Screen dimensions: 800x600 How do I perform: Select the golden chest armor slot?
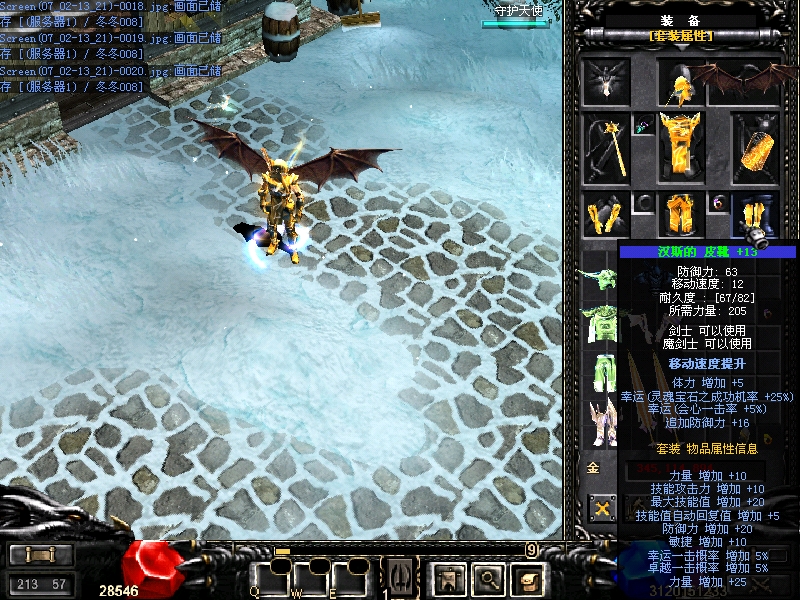click(x=682, y=148)
